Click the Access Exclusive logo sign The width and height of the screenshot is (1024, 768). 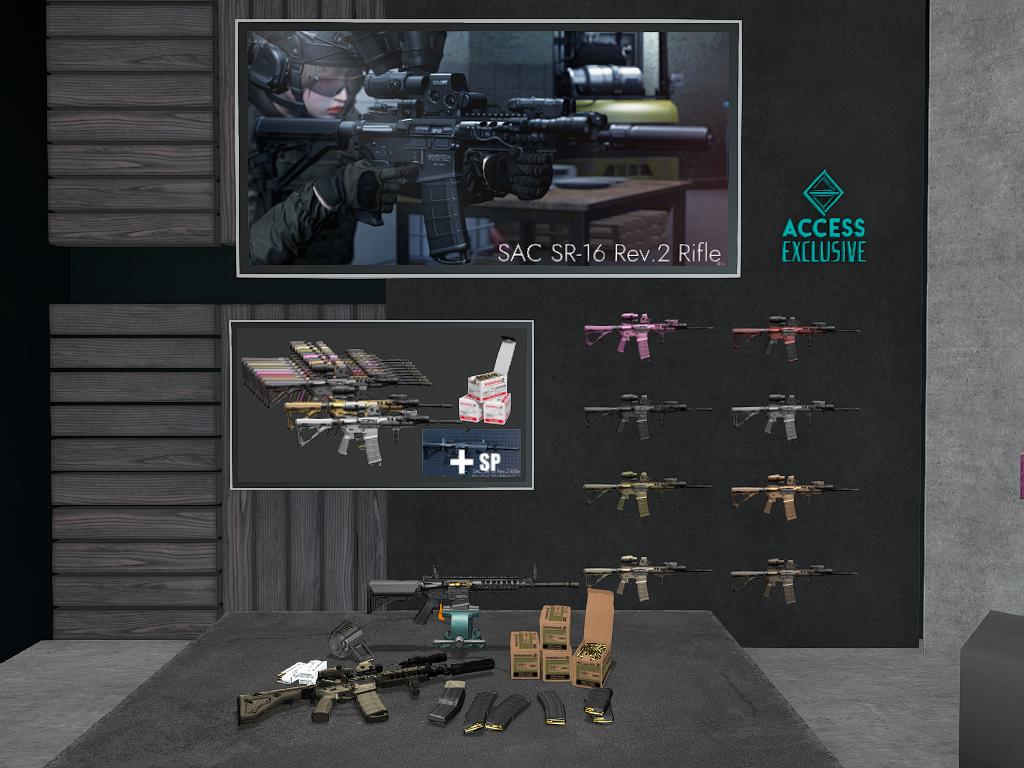pos(823,217)
